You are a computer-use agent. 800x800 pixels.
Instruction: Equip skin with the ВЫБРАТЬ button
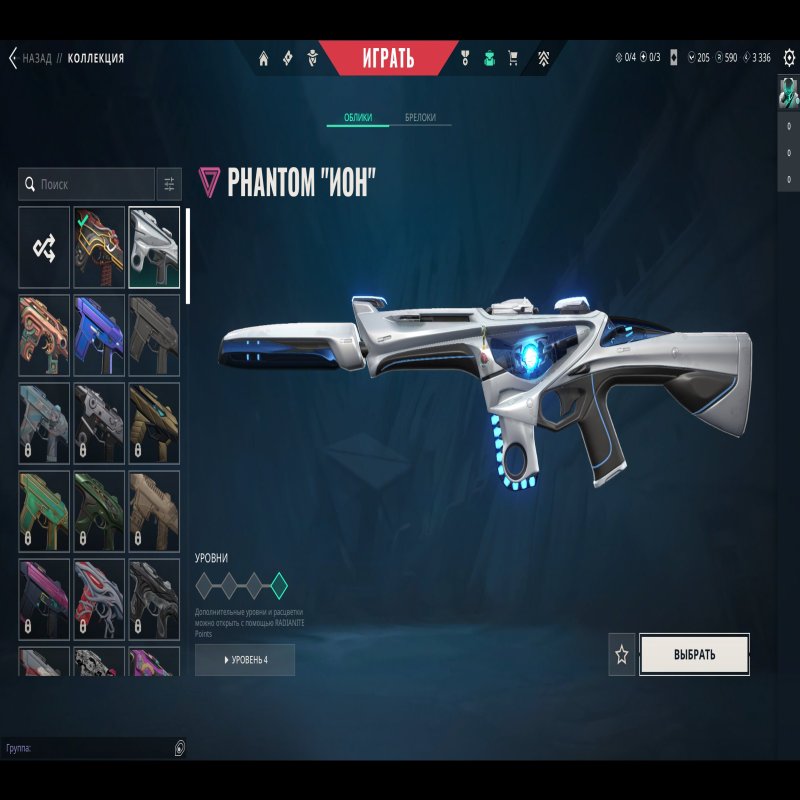695,655
